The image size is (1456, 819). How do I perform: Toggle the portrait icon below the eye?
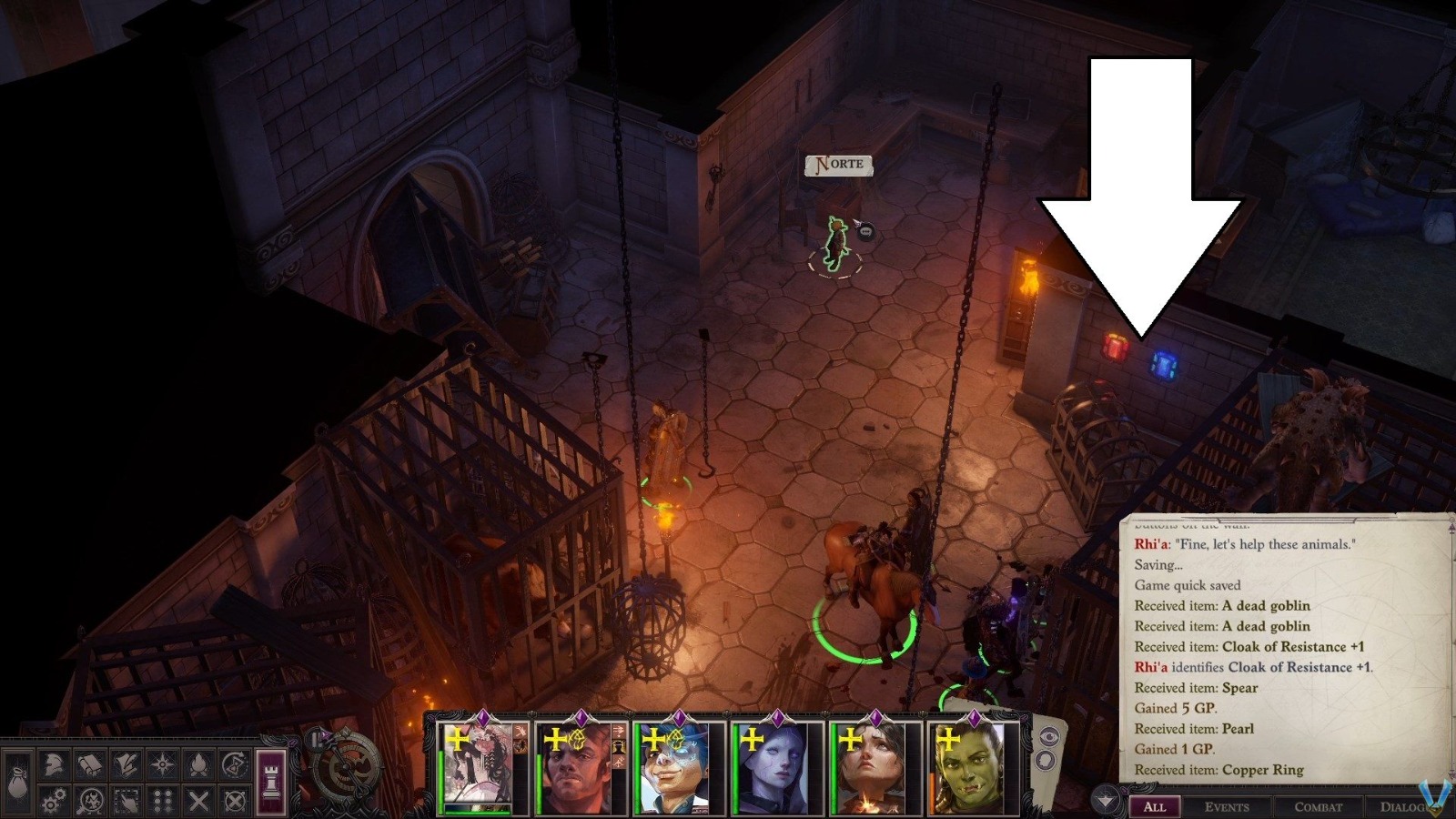[x=1046, y=760]
